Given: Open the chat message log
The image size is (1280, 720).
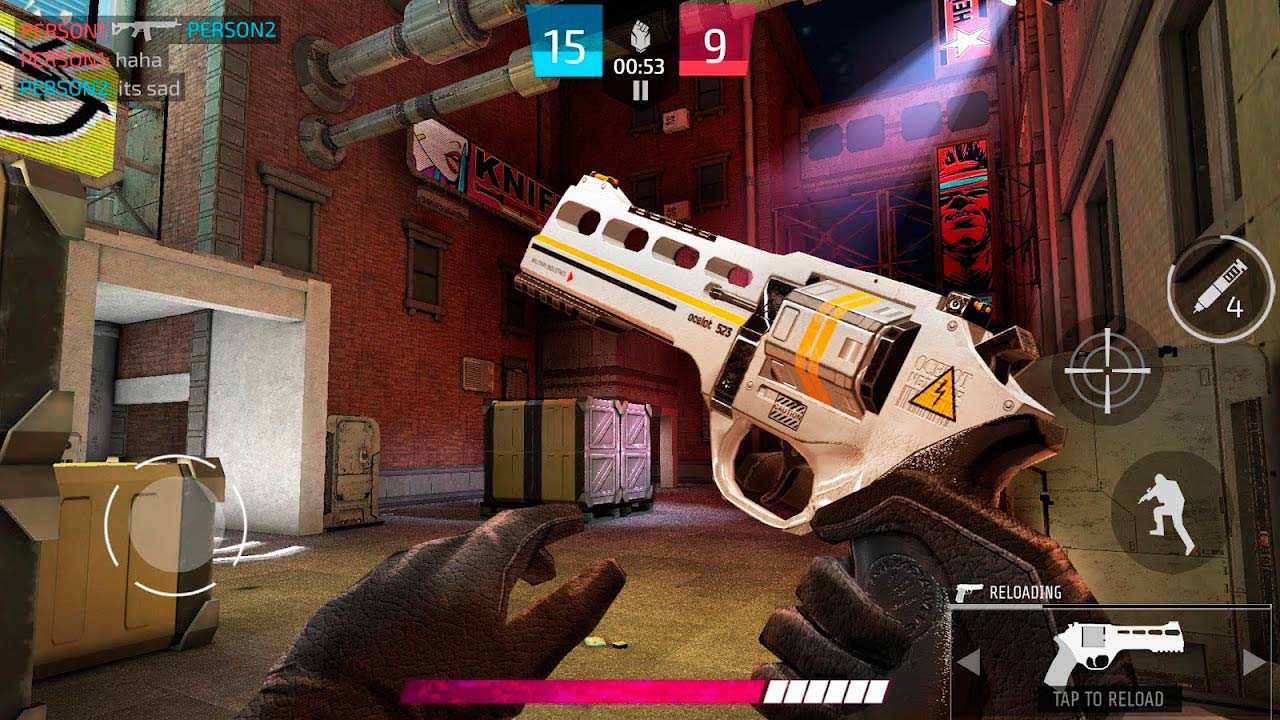Looking at the screenshot, I should click(100, 60).
